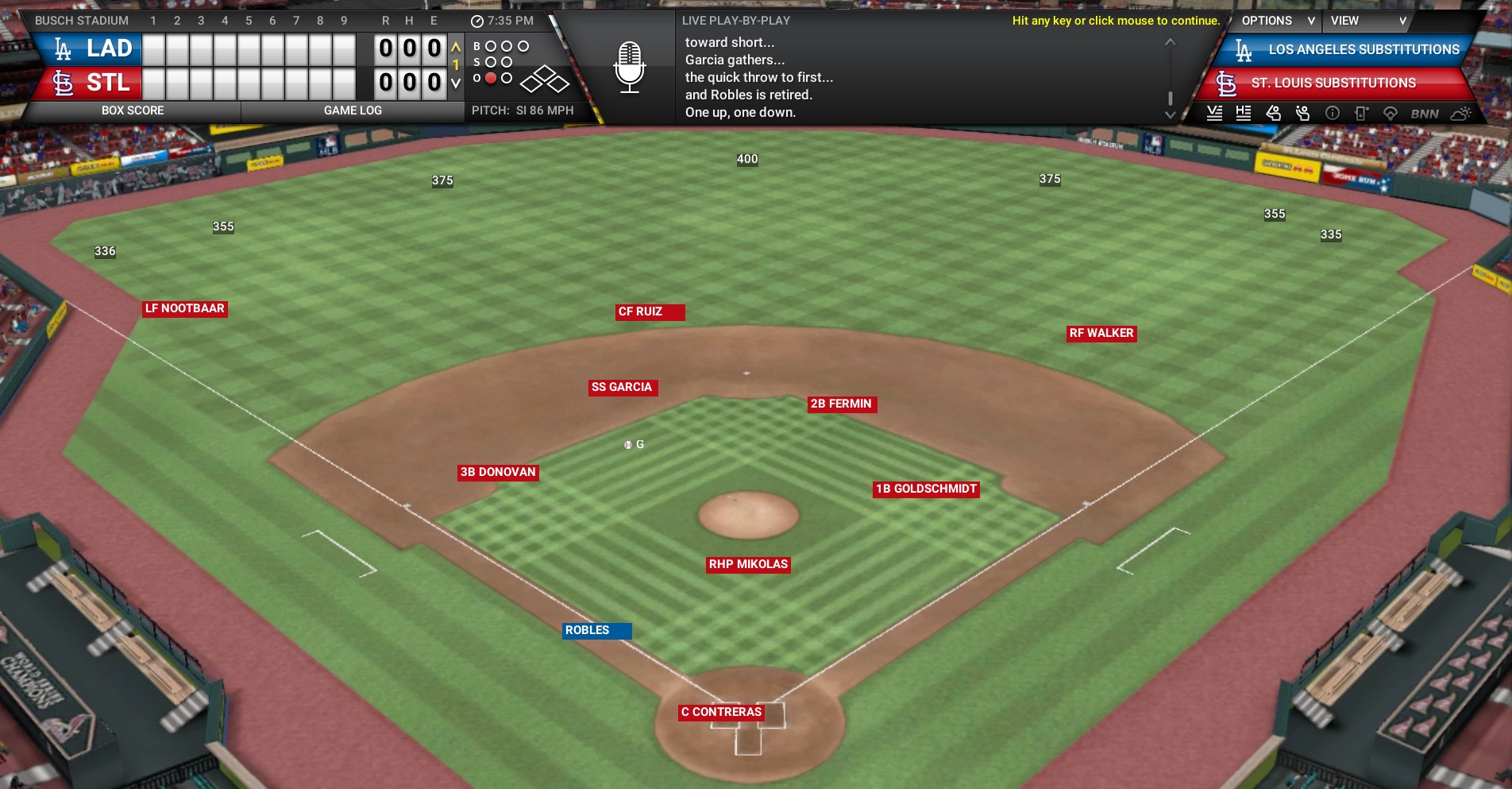Click the play-by-play scroll up arrow
Screen dimensions: 1512x789
coord(1170,42)
